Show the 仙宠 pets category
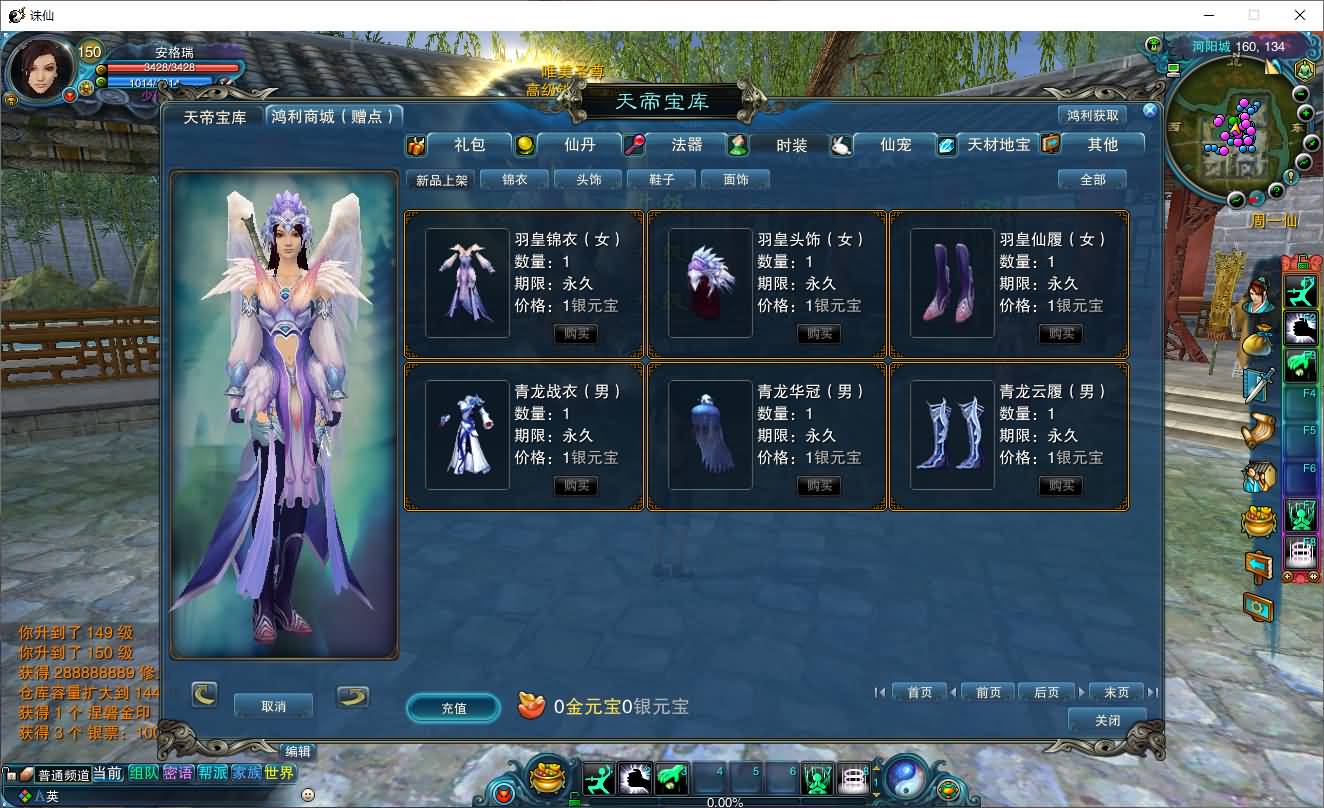1324x808 pixels. pyautogui.click(x=895, y=145)
